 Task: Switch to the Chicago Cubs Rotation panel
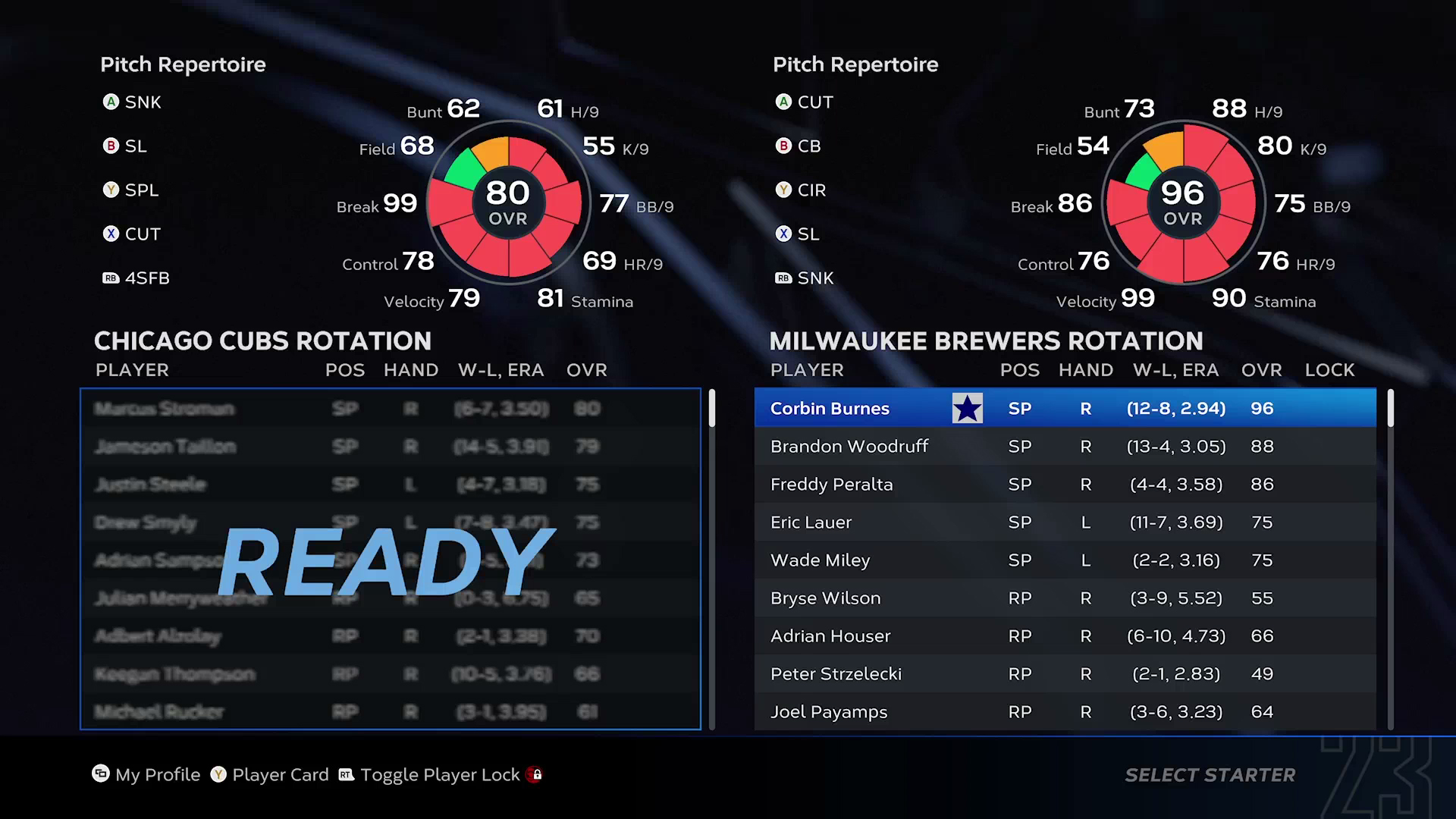[x=263, y=340]
